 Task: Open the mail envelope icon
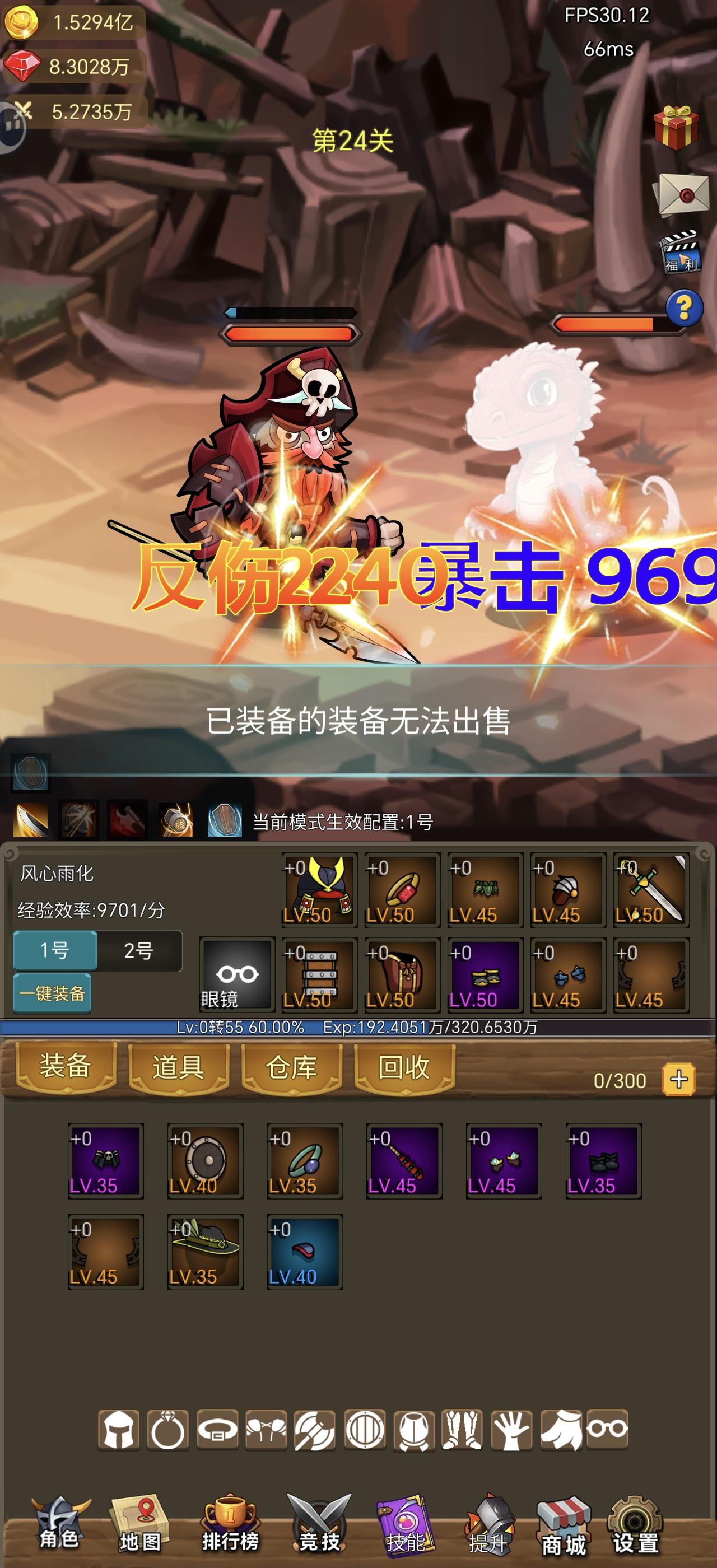[682, 194]
